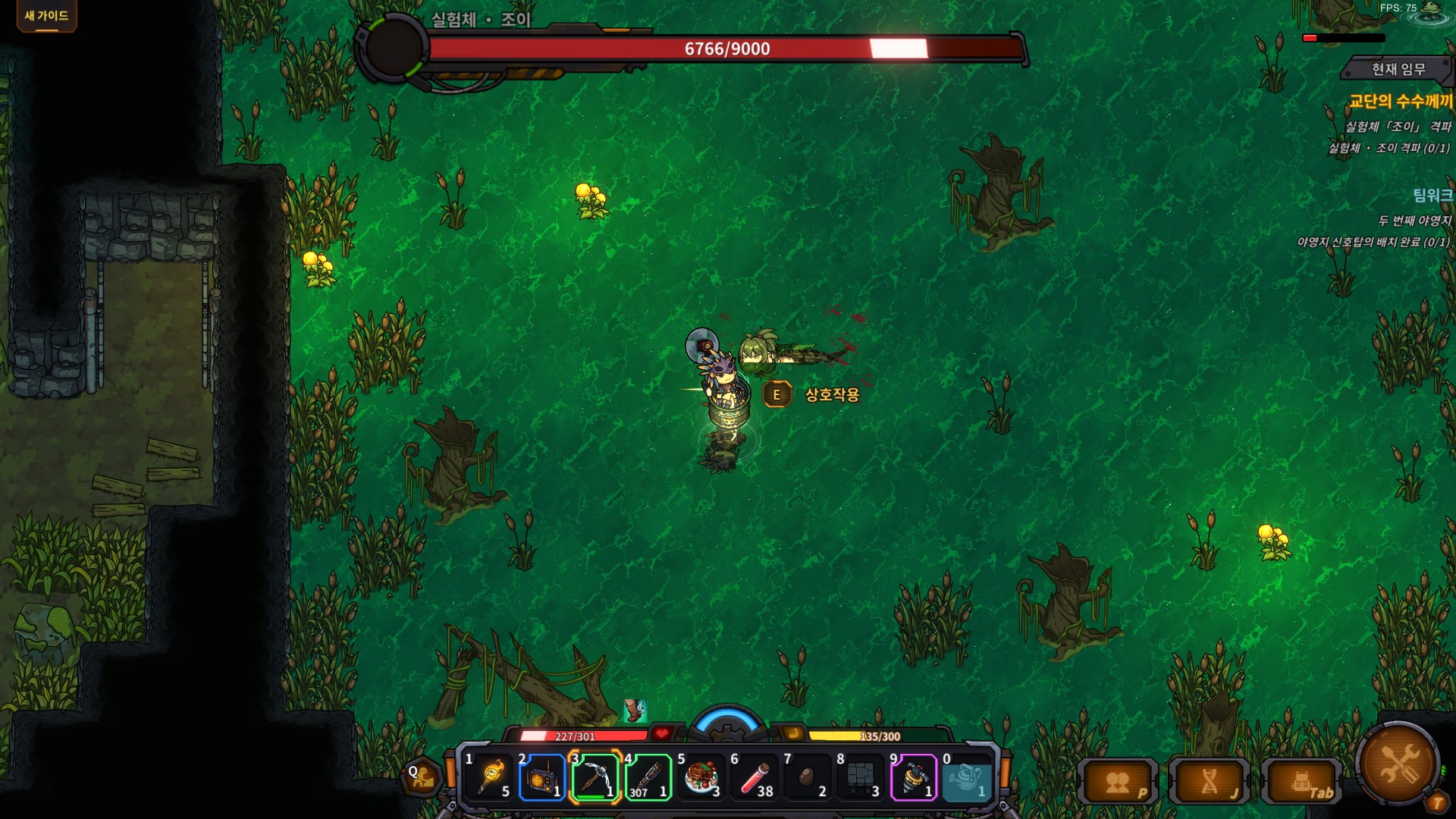
Task: Select the pickaxe hotbar slot
Action: click(595, 777)
